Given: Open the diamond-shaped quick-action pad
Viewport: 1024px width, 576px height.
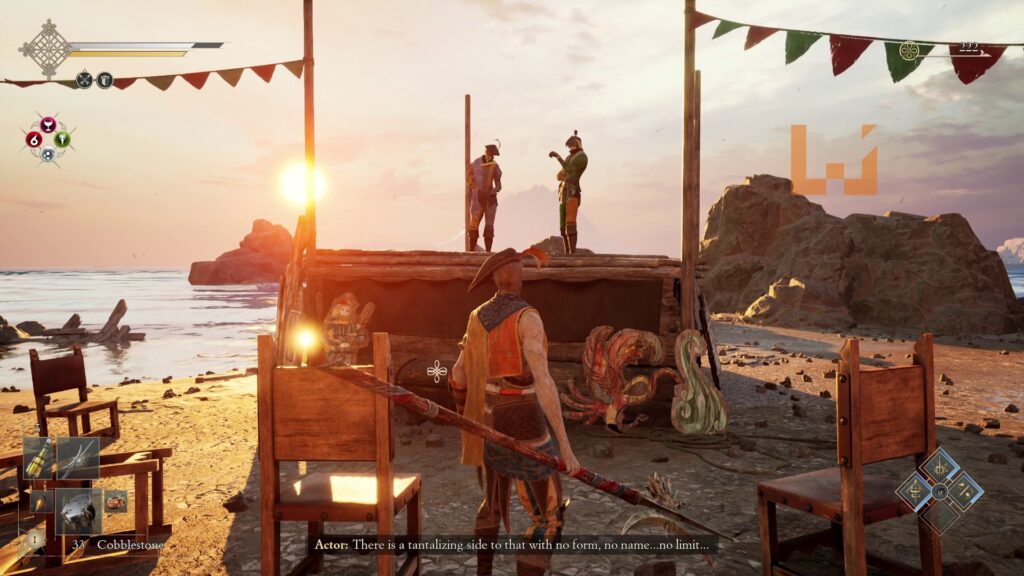Looking at the screenshot, I should pos(939,490).
